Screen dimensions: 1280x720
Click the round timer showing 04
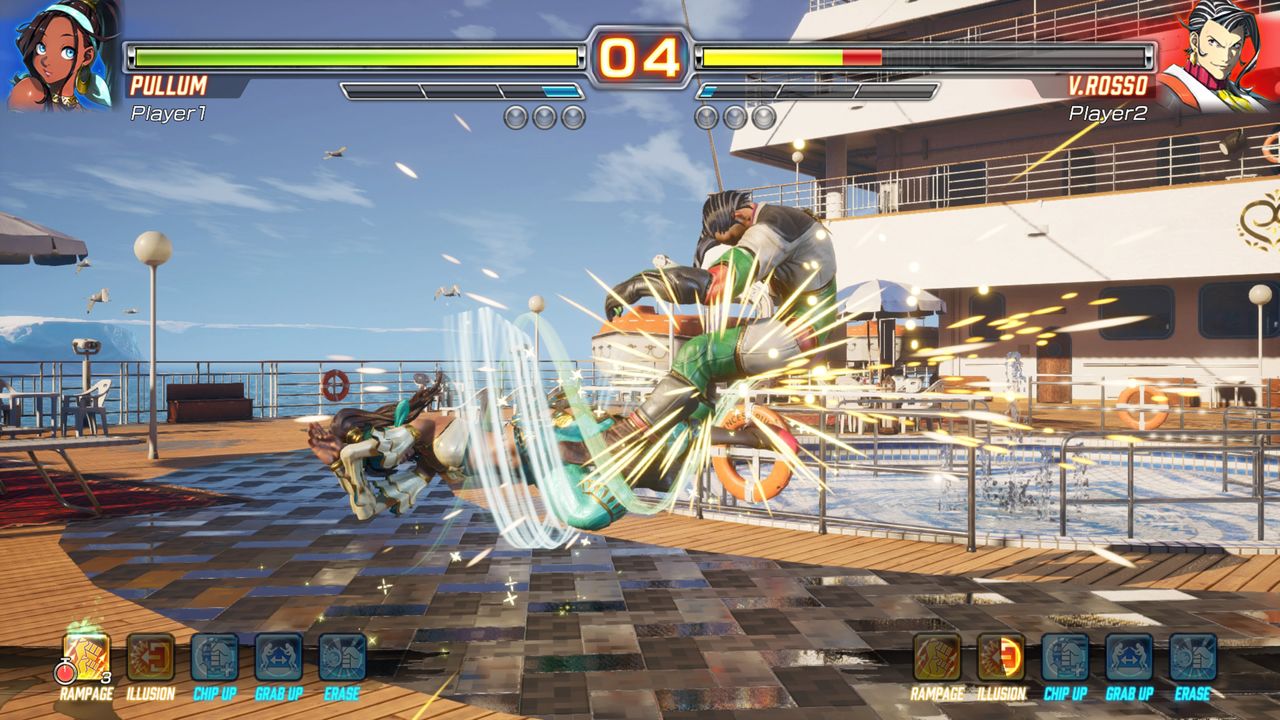click(x=640, y=57)
